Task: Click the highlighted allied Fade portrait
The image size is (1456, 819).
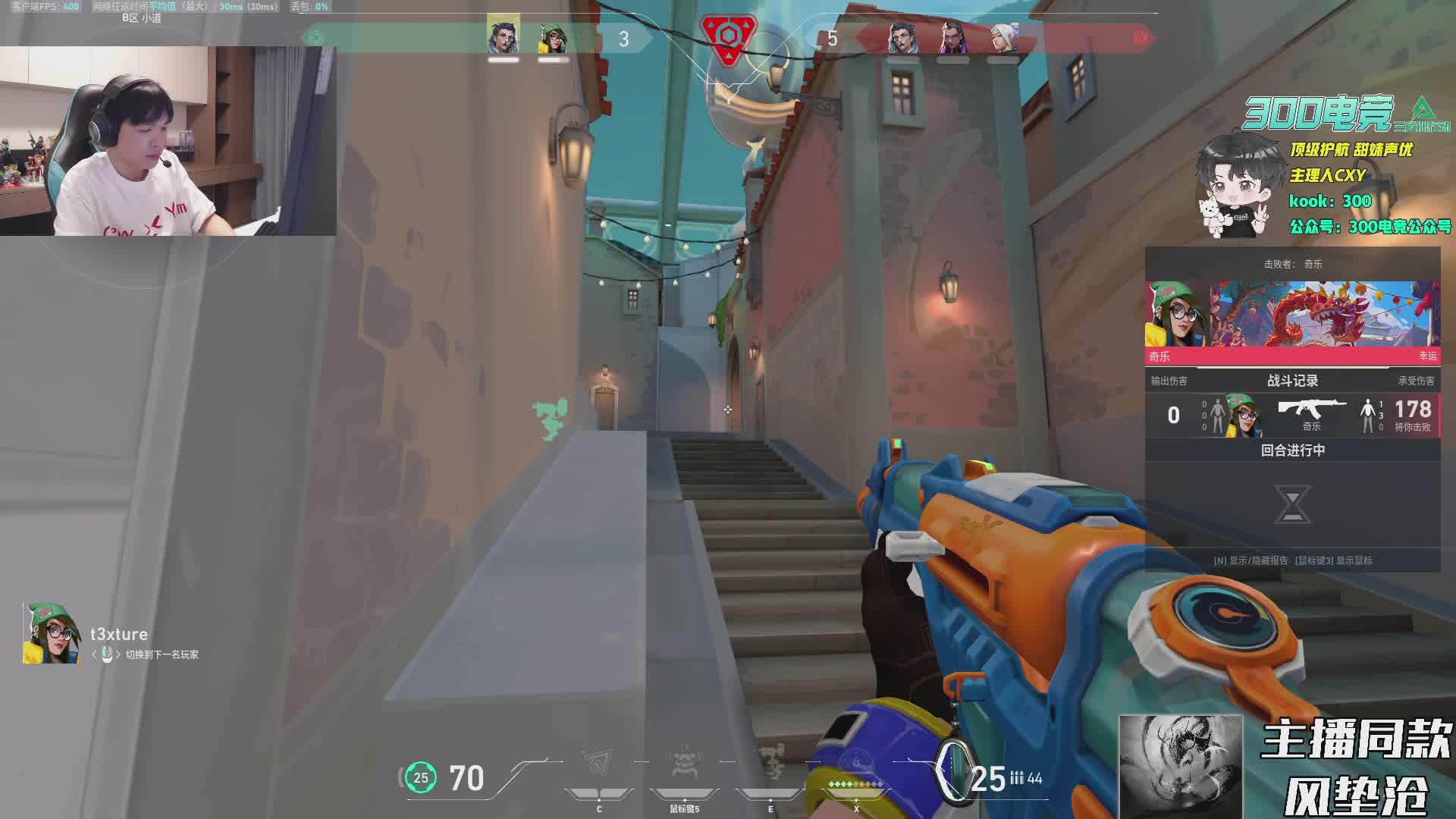Action: (504, 36)
